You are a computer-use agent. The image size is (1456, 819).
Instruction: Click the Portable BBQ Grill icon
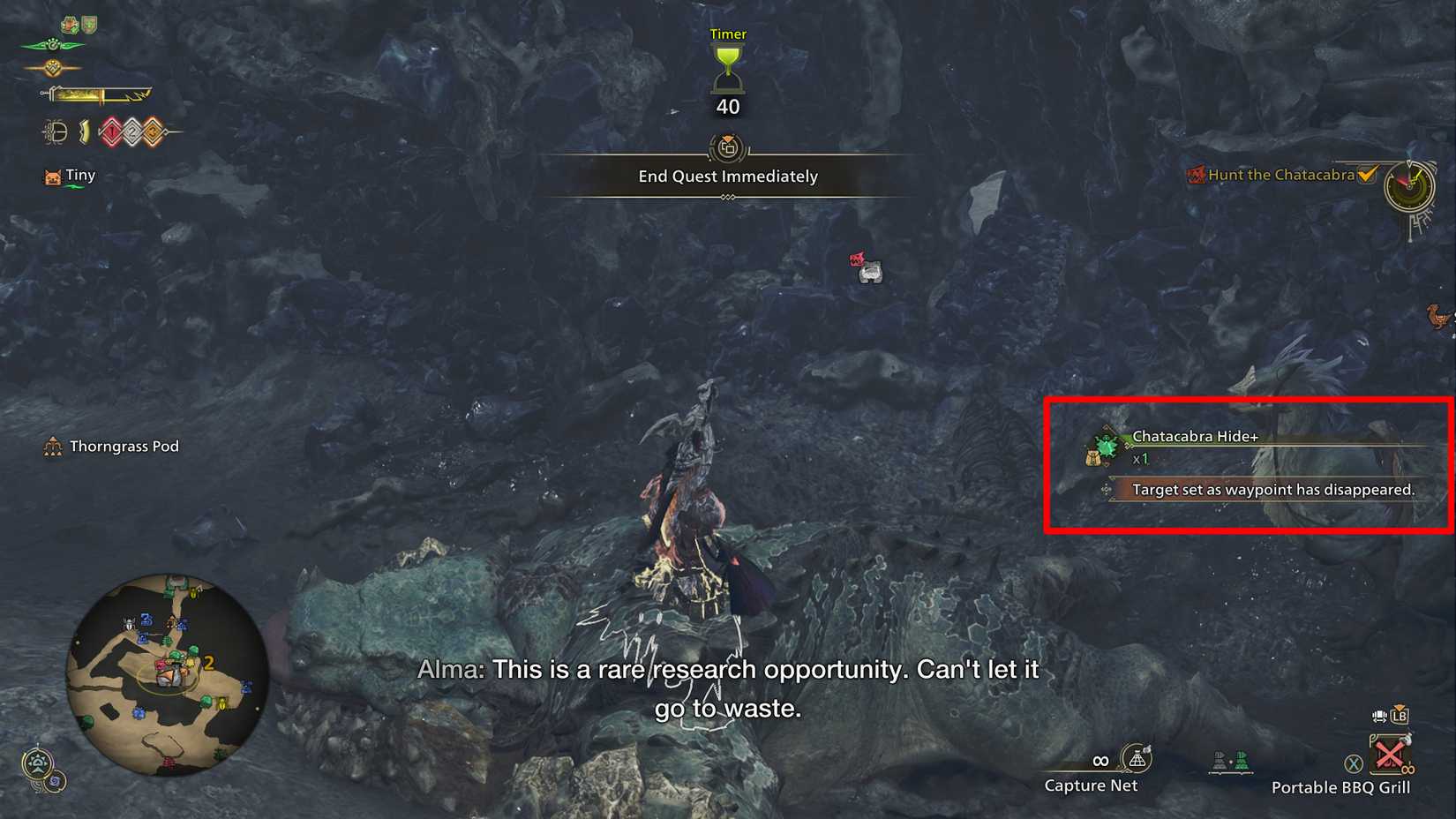pos(1391,754)
